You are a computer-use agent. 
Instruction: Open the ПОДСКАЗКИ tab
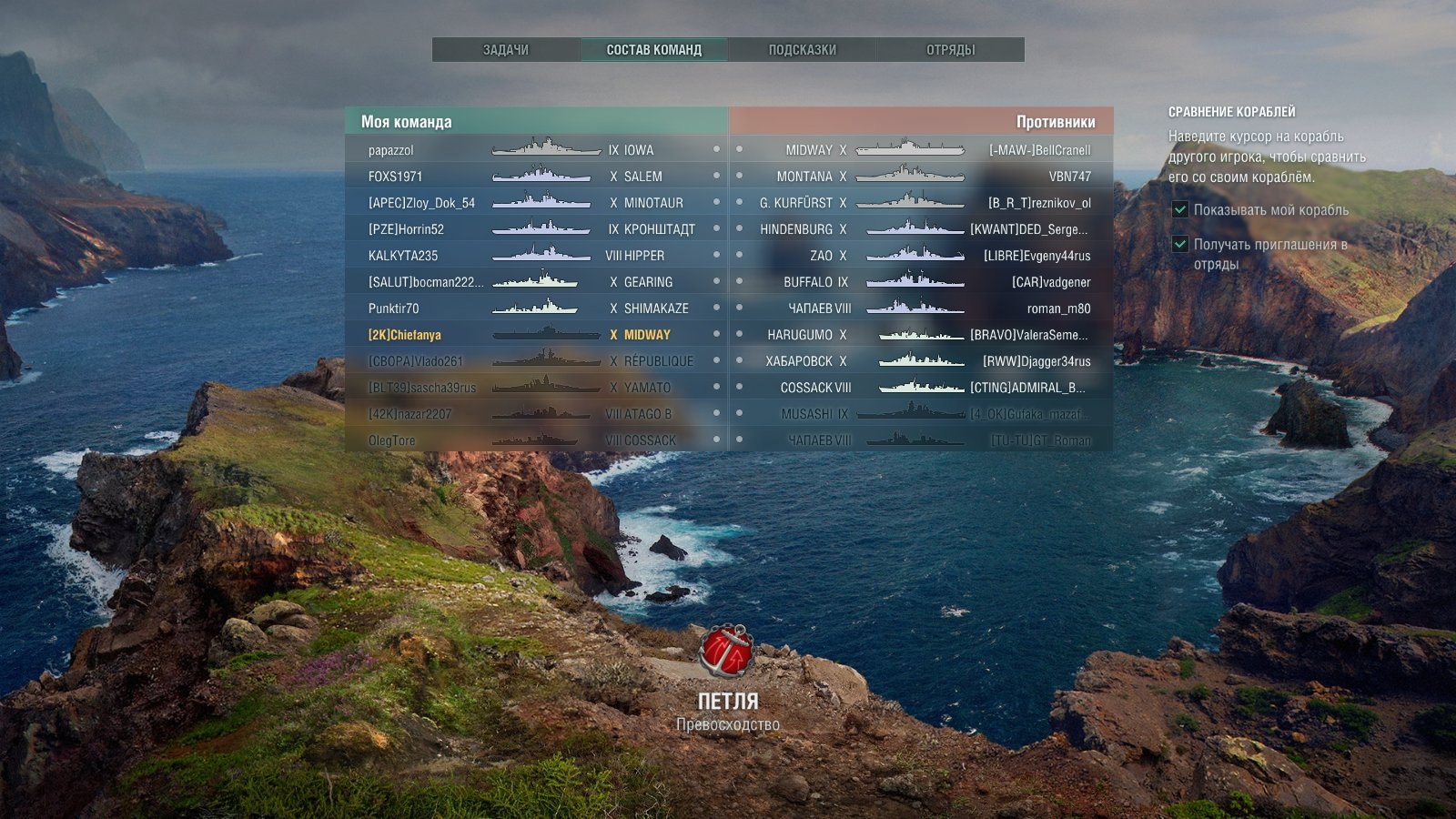(x=802, y=50)
